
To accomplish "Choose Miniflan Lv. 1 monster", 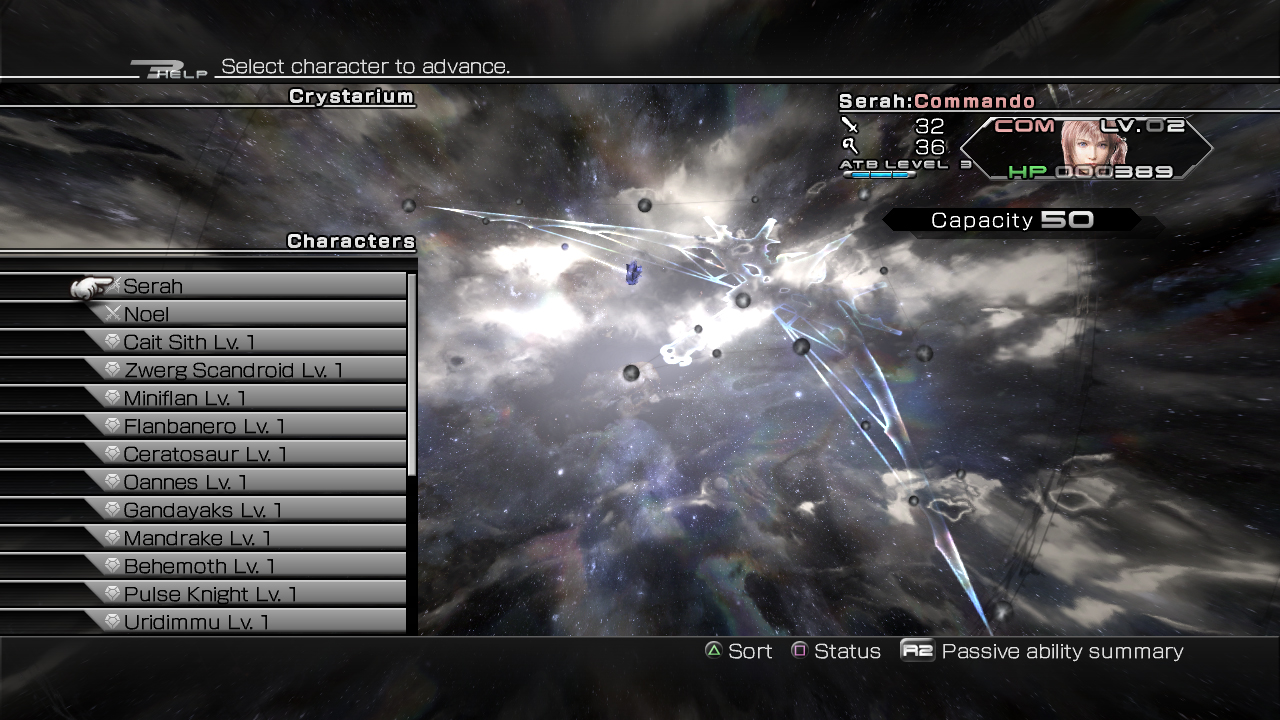I will coord(240,398).
